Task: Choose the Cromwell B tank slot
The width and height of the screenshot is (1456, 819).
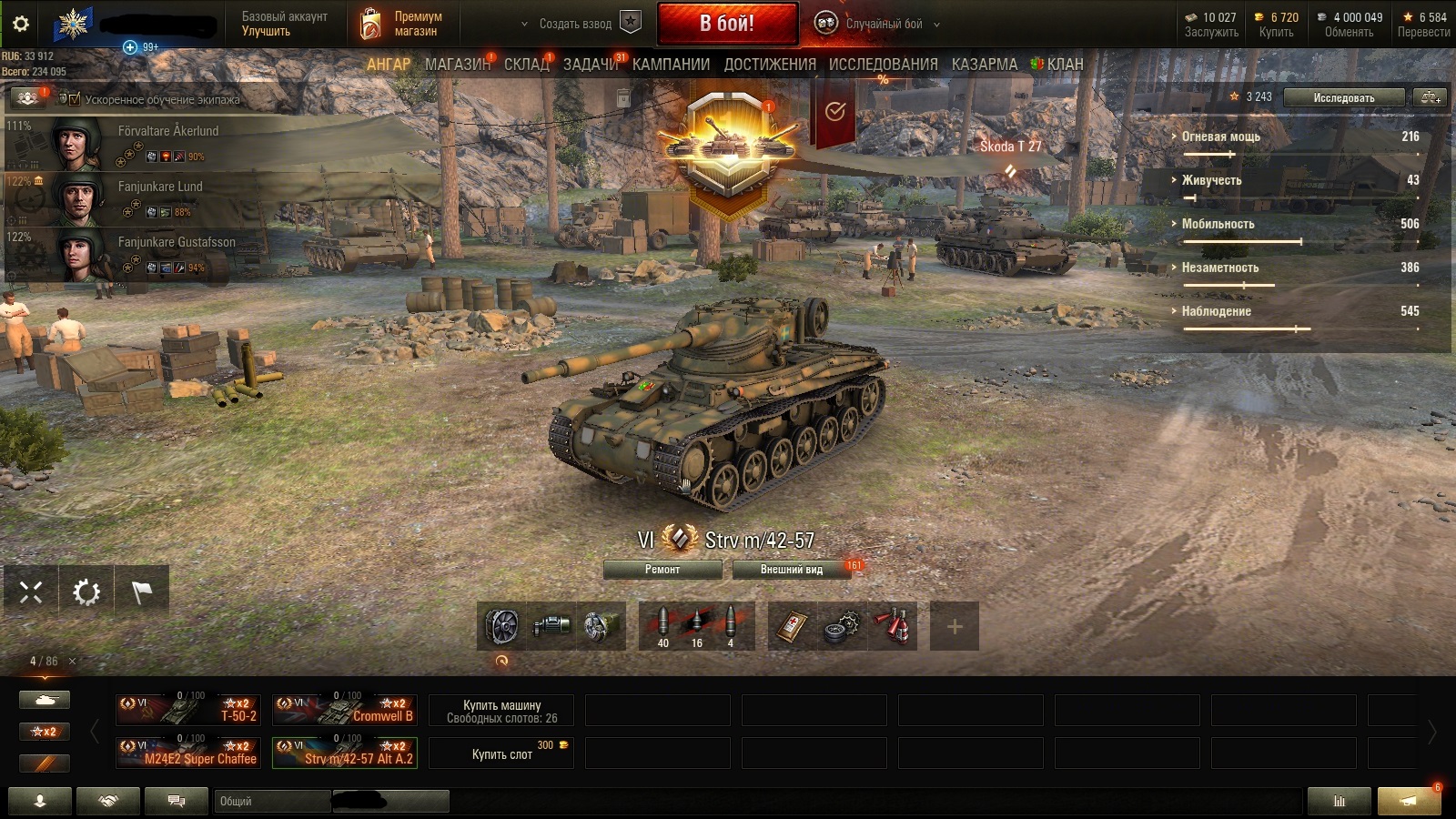Action: (x=345, y=709)
